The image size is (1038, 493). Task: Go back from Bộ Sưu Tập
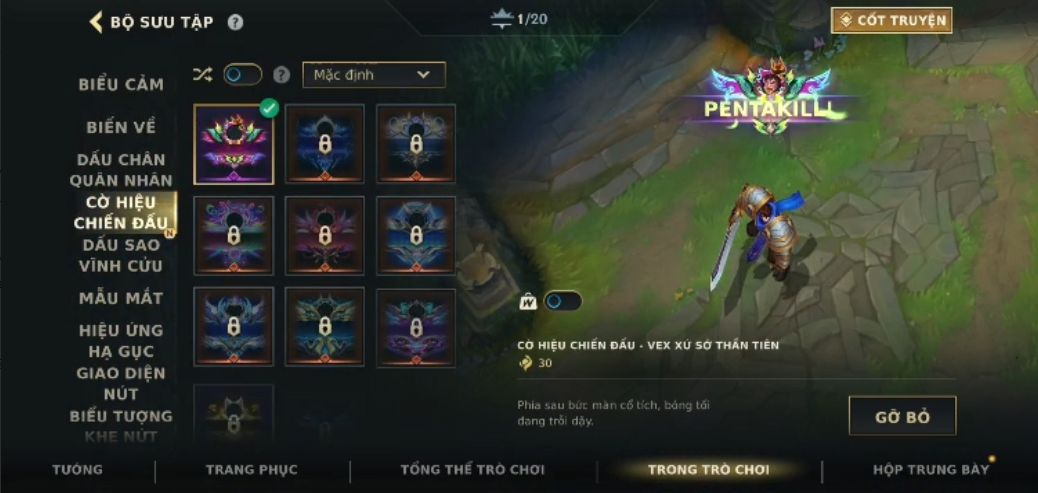coord(97,22)
